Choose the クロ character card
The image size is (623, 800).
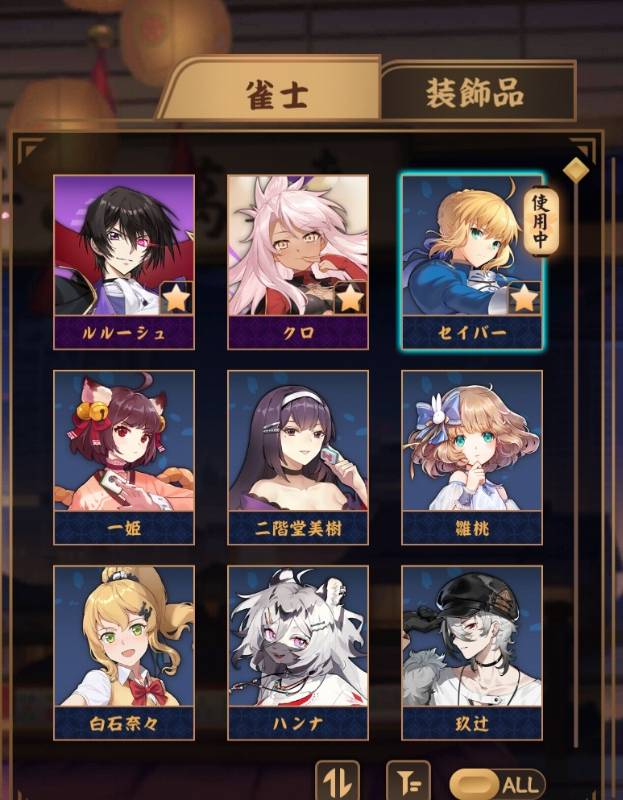point(298,261)
